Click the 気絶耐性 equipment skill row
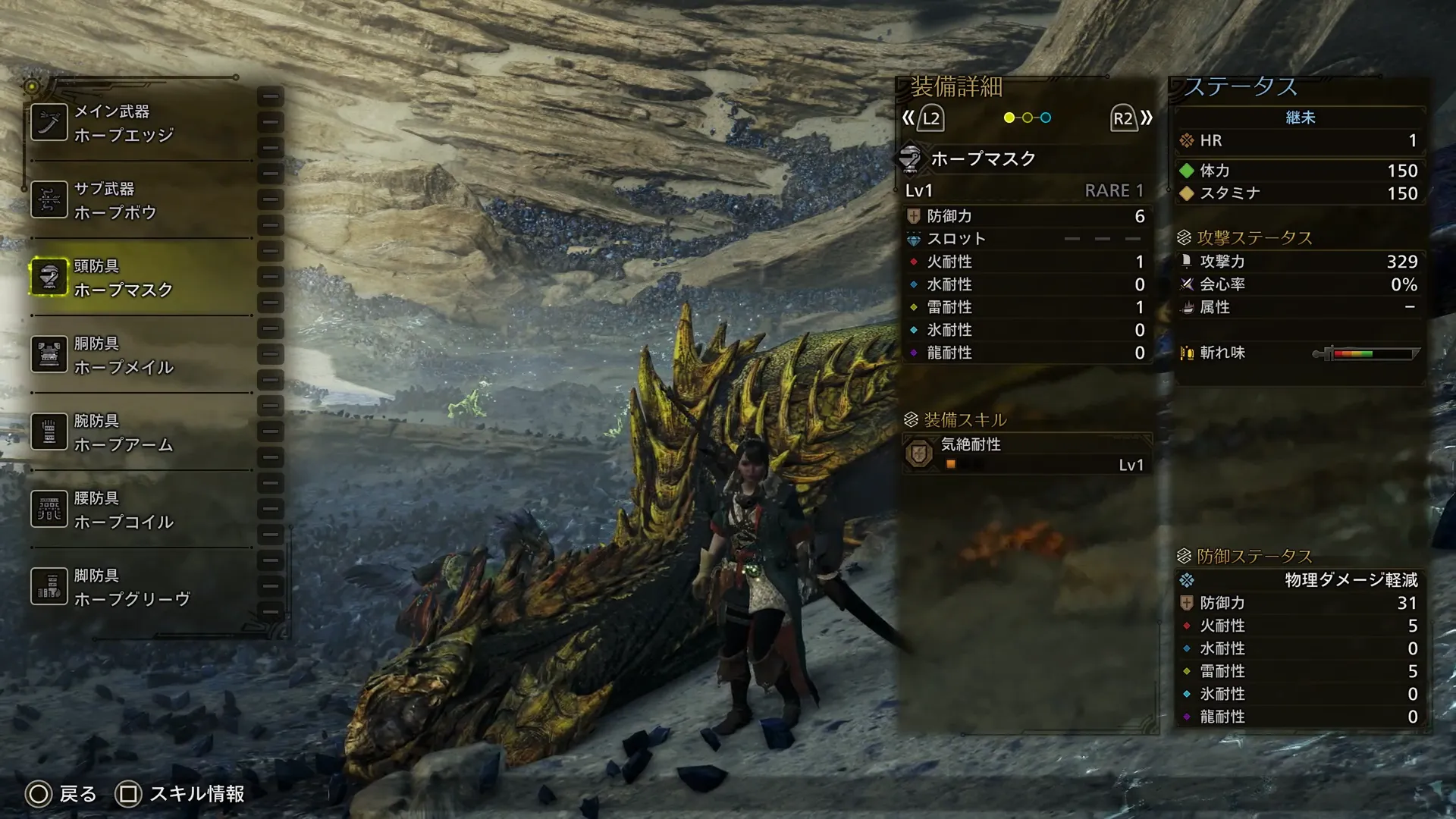This screenshot has height=819, width=1456. (x=1027, y=454)
